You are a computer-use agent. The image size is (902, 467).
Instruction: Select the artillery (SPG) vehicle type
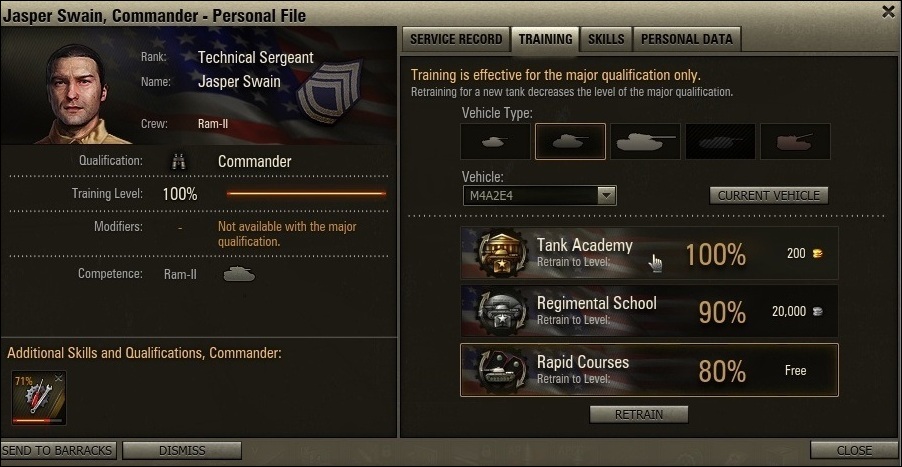pyautogui.click(x=795, y=142)
